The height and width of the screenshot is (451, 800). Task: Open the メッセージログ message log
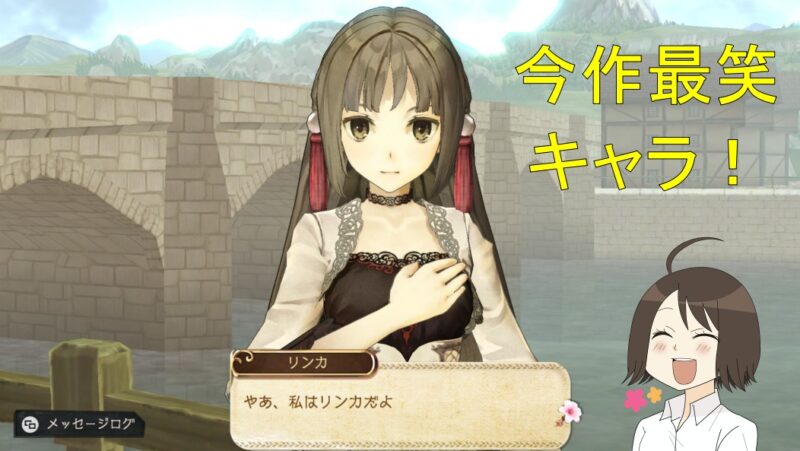click(78, 424)
